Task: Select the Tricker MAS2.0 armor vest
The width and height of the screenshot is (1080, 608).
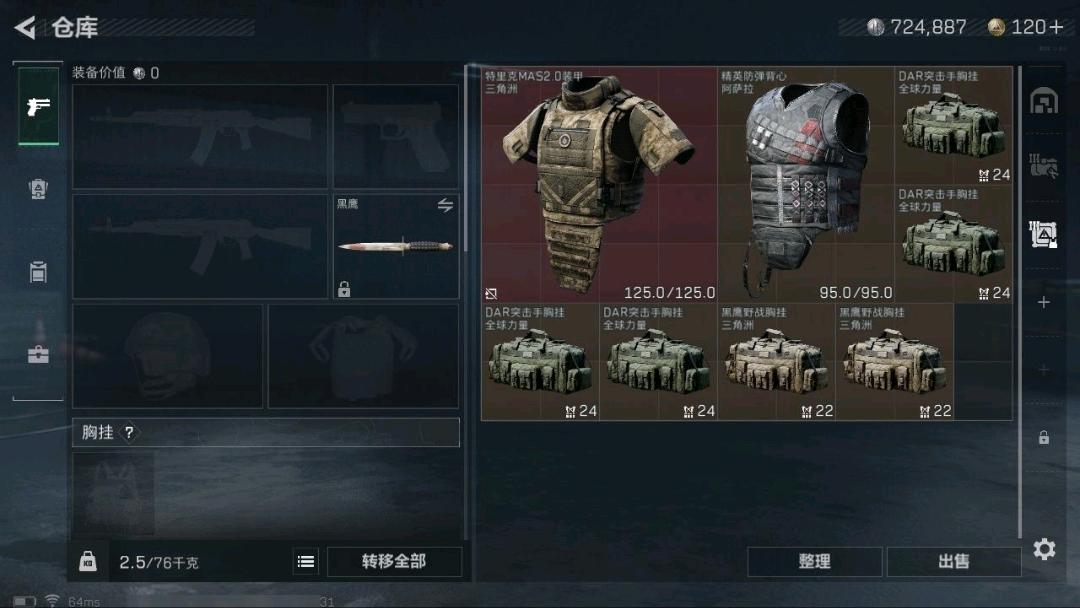Action: click(x=600, y=185)
